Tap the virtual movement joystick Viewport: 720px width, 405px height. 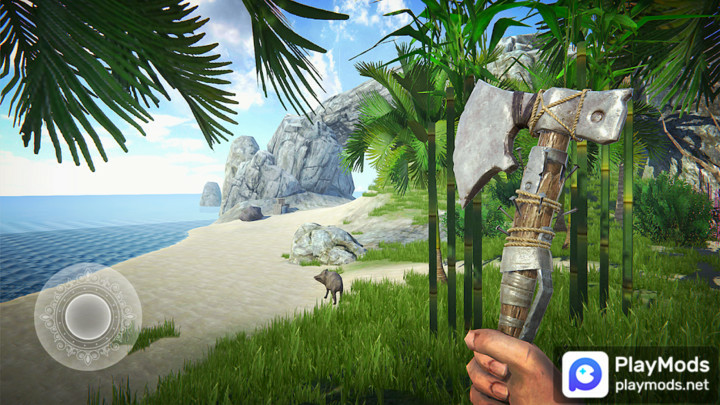(x=87, y=316)
